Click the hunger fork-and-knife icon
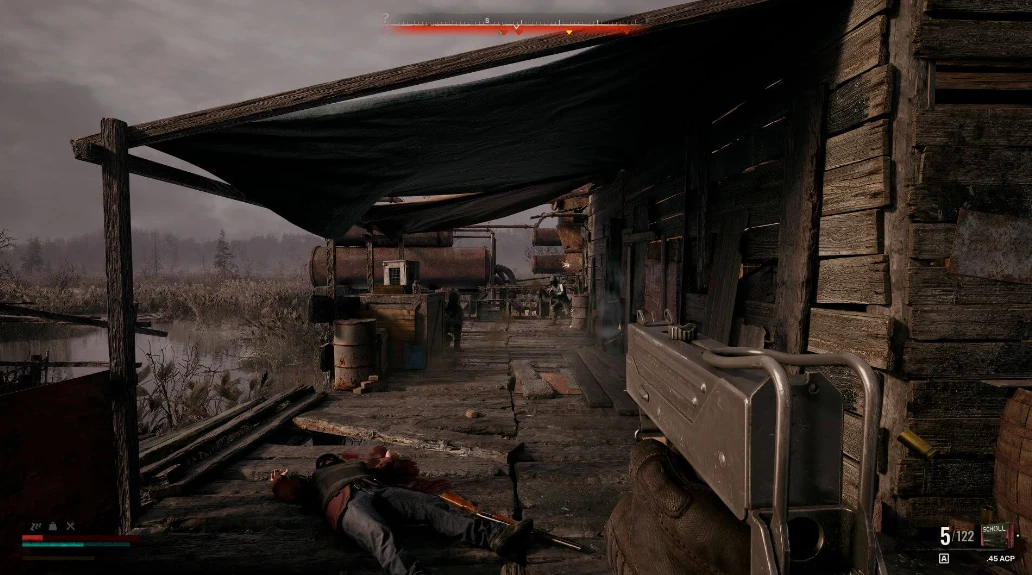This screenshot has height=575, width=1032. [x=70, y=526]
